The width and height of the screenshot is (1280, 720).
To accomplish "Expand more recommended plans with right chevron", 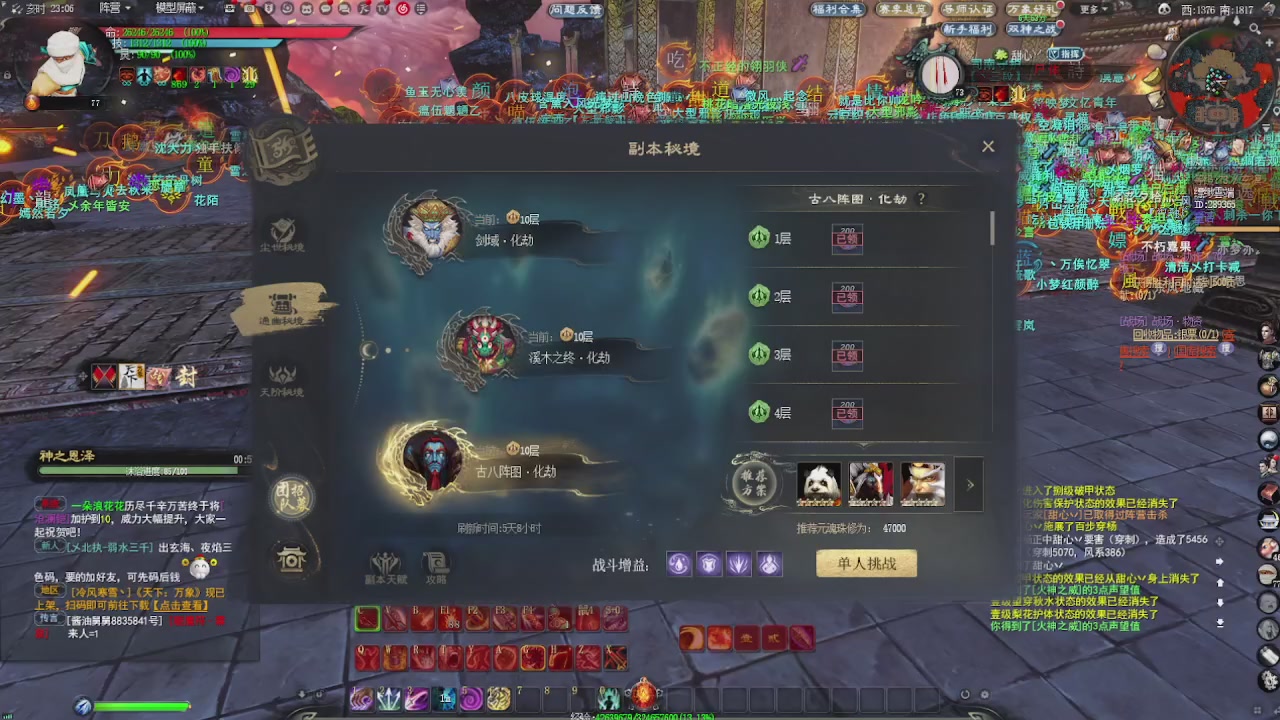I will click(x=968, y=484).
